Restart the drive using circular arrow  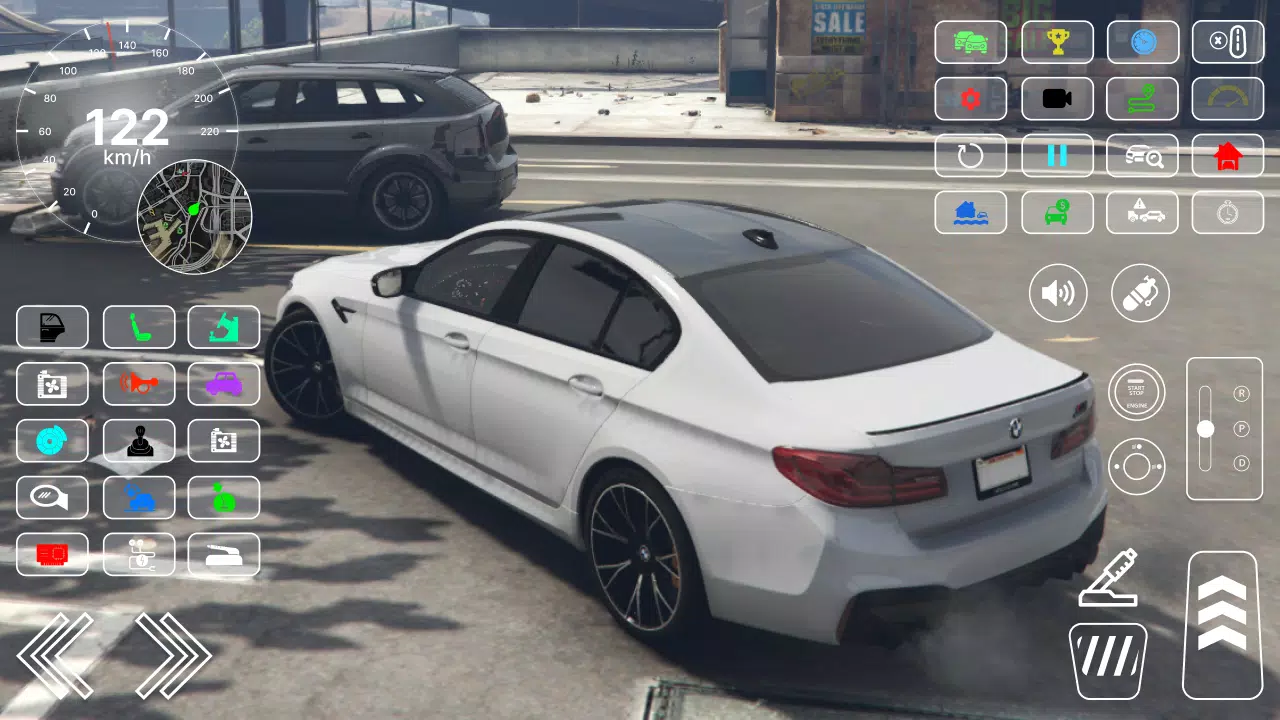coord(971,156)
